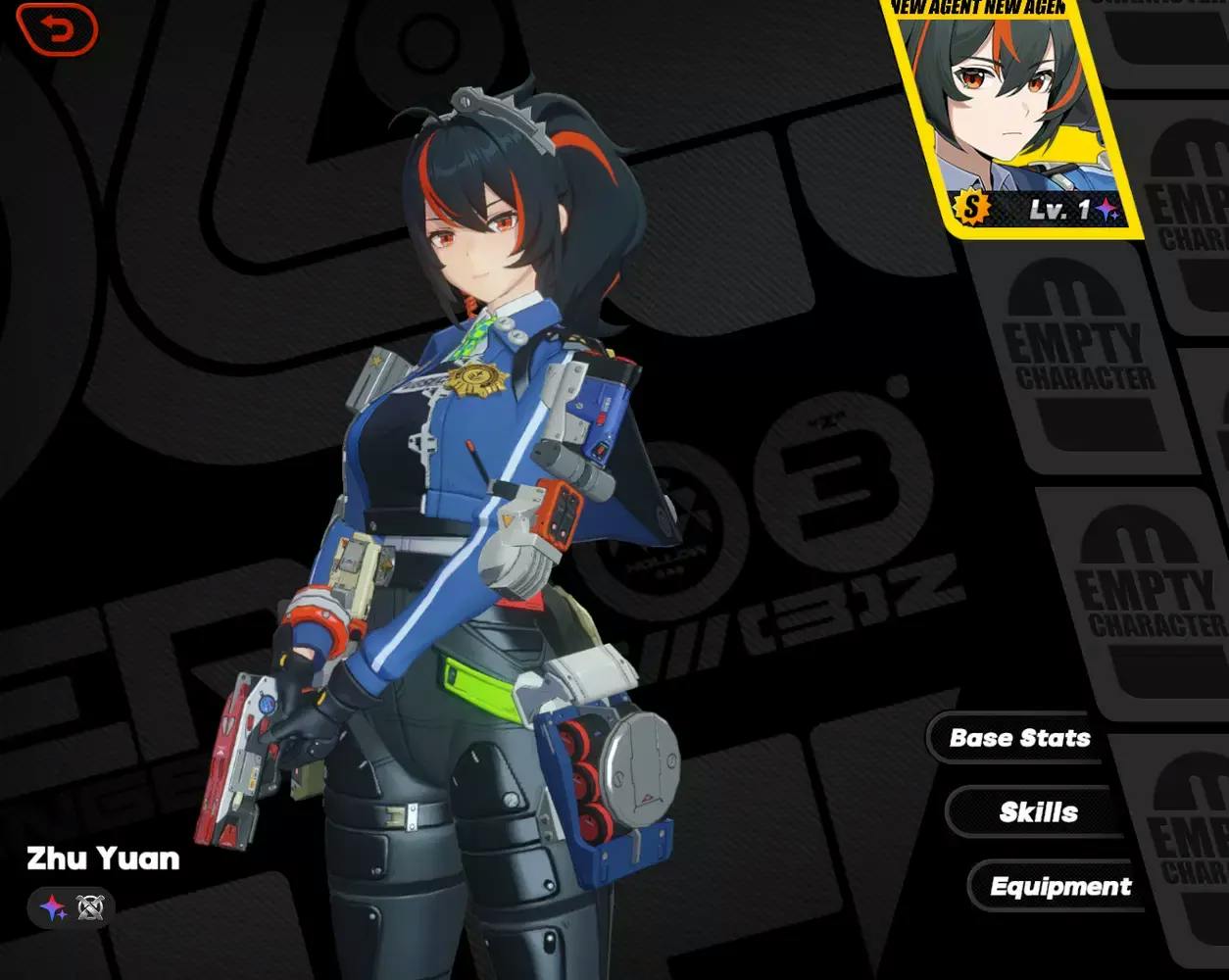This screenshot has height=980, width=1229.
Task: Click the ether attribute icon under Zhu Yuan
Action: (53, 907)
